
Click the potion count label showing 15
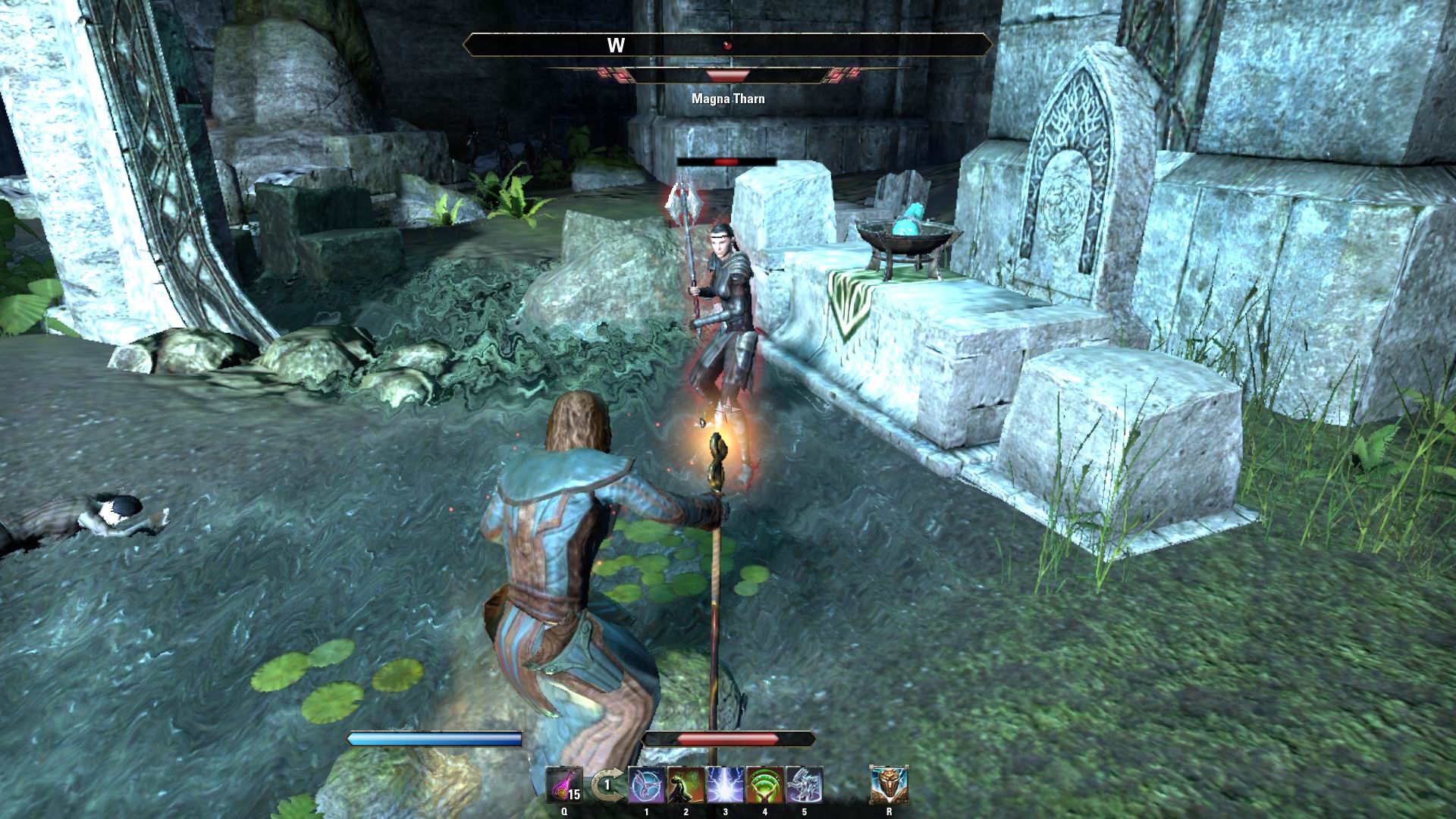[x=576, y=795]
